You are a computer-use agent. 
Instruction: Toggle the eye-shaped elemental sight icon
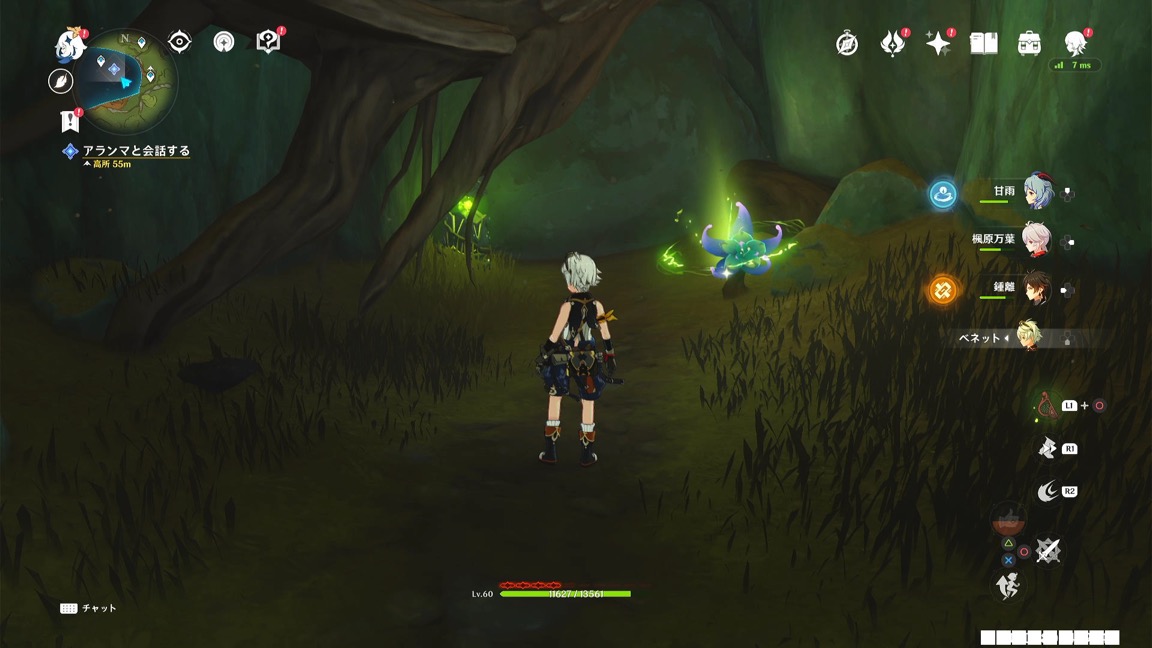[x=180, y=41]
